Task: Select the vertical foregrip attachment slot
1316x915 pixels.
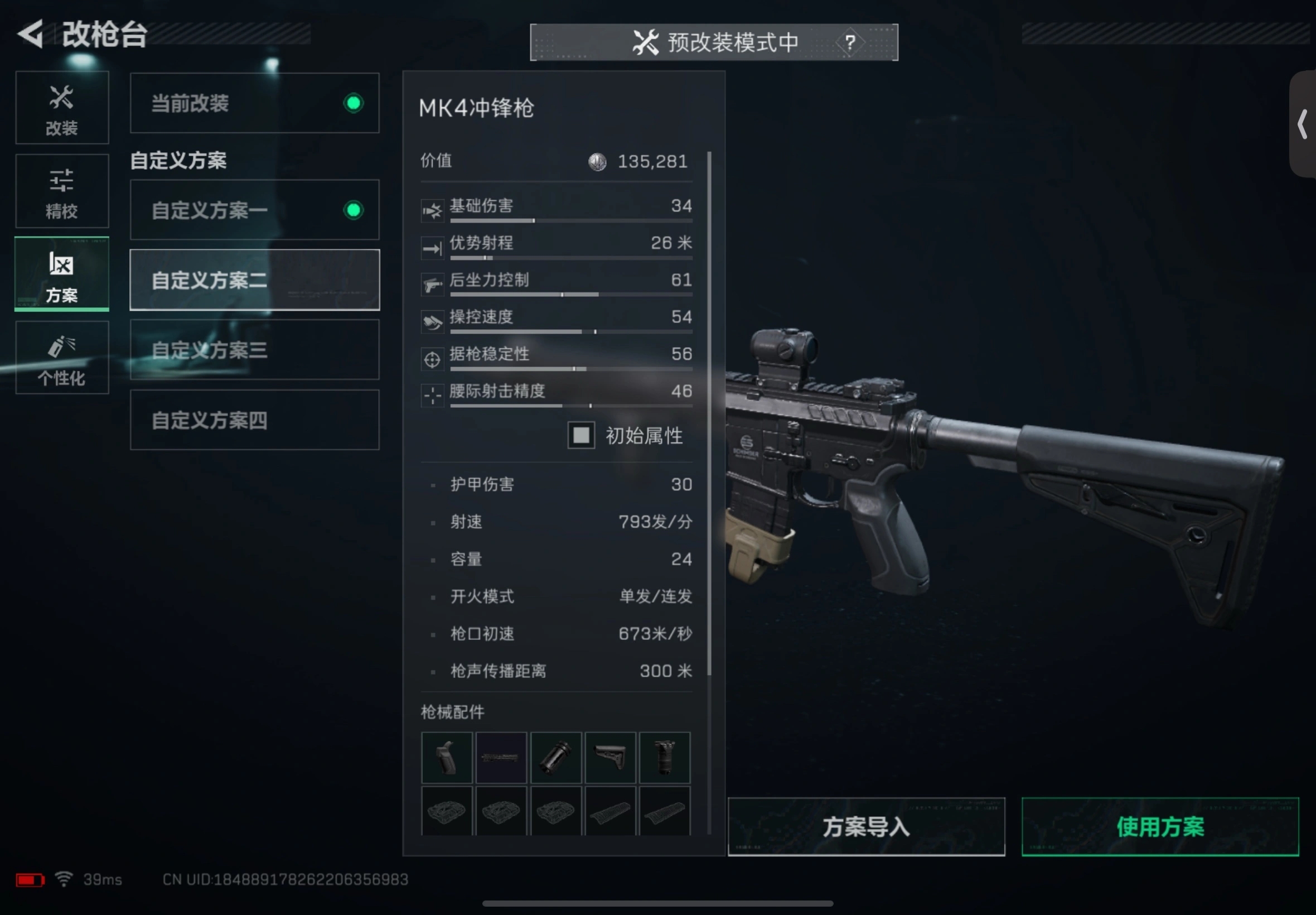Action: (x=665, y=757)
